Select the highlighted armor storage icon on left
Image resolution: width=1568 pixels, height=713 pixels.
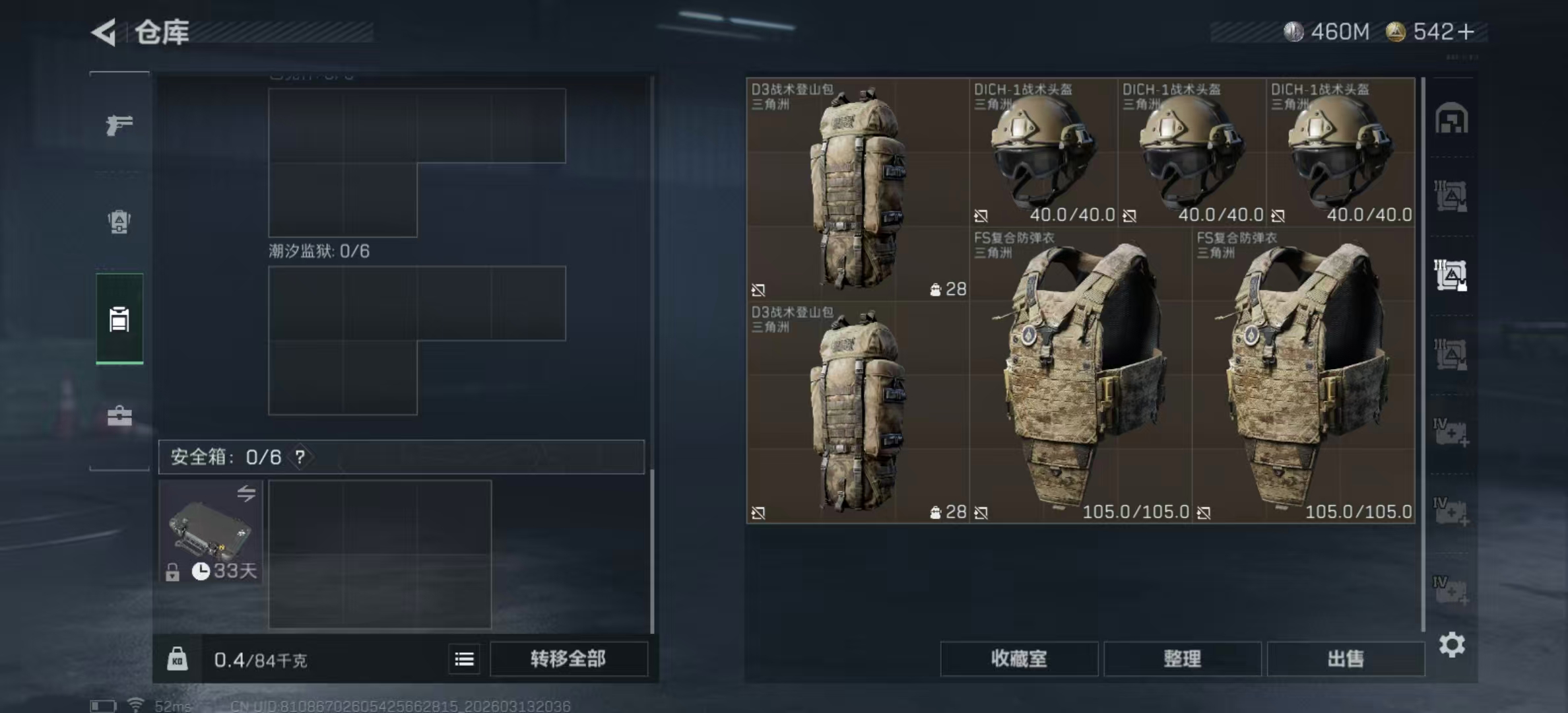pyautogui.click(x=119, y=319)
